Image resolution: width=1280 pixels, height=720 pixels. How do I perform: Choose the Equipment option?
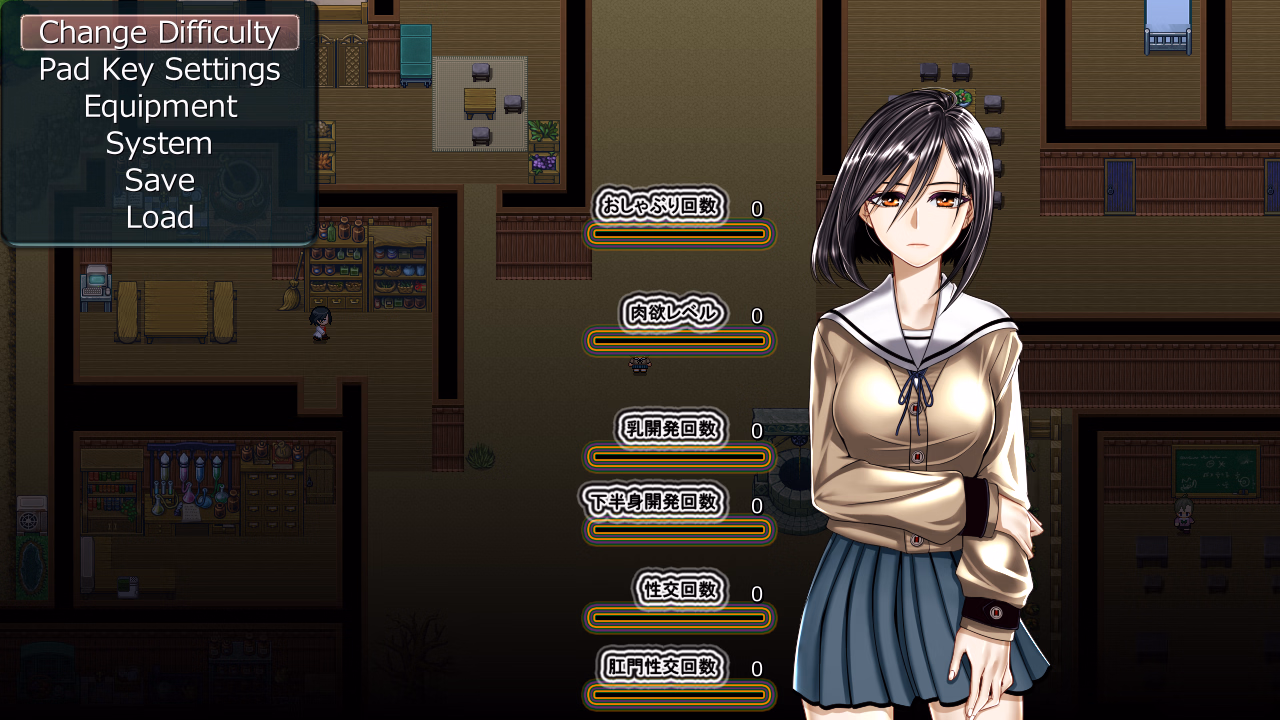(160, 107)
